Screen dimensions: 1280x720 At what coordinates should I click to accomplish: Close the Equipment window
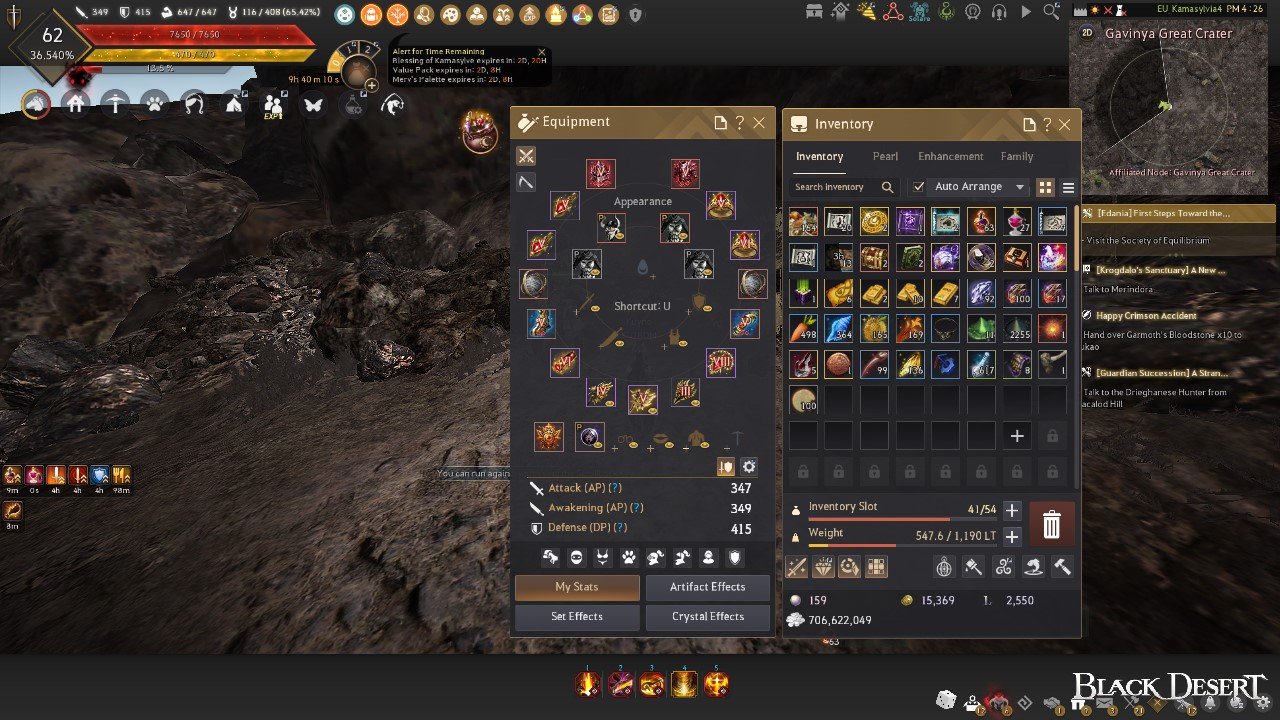tap(759, 123)
